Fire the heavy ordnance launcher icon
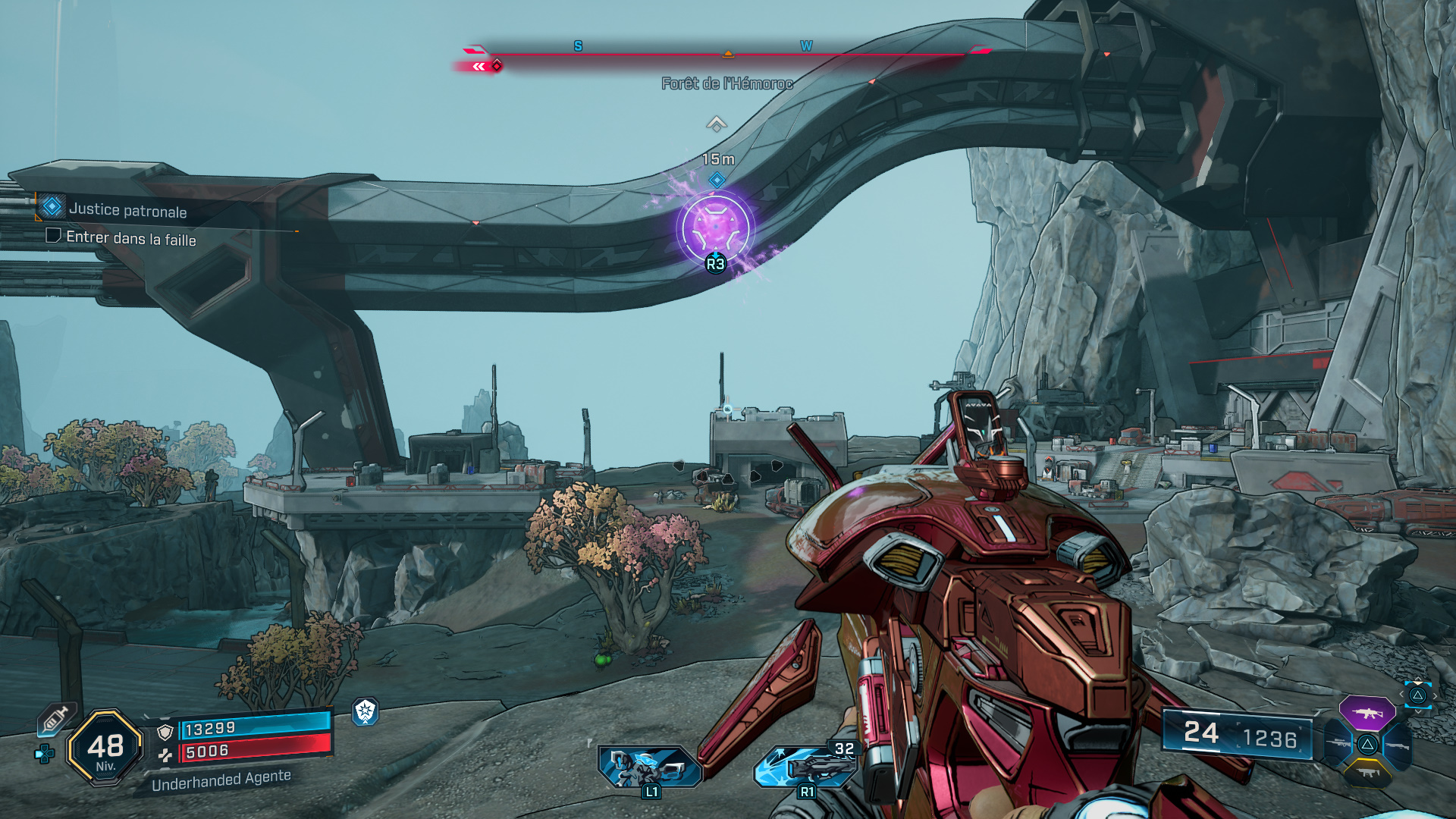The width and height of the screenshot is (1456, 819). pos(805,766)
